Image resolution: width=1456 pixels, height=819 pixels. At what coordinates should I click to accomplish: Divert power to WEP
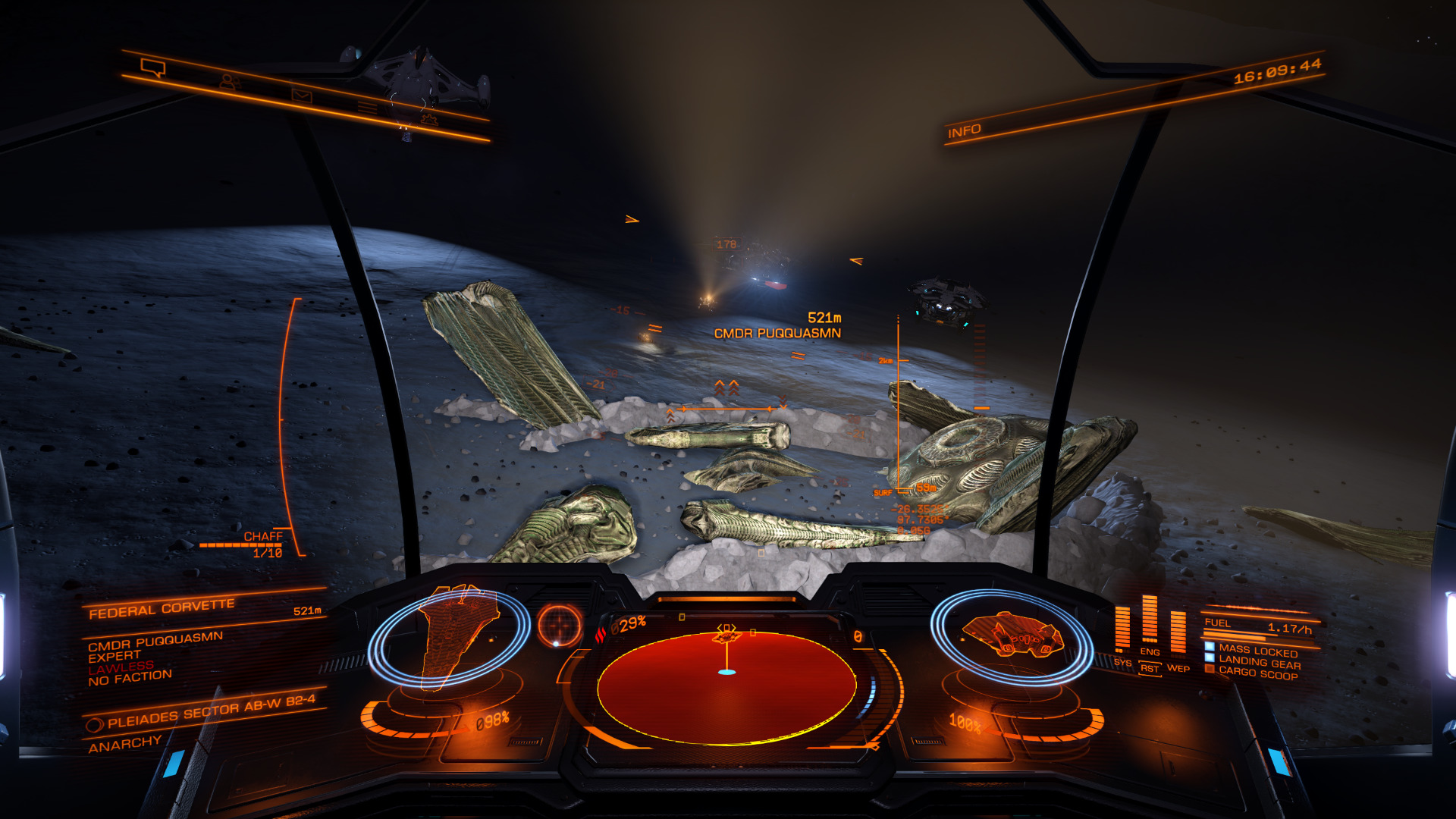pos(1178,667)
